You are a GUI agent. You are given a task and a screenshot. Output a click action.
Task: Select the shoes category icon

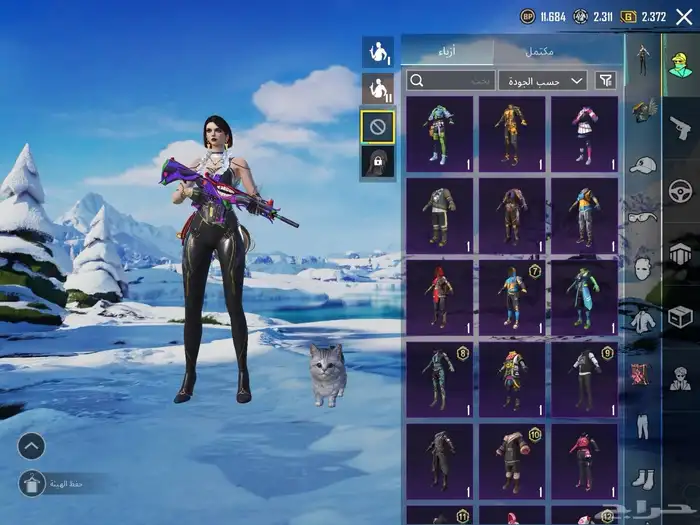[x=643, y=479]
